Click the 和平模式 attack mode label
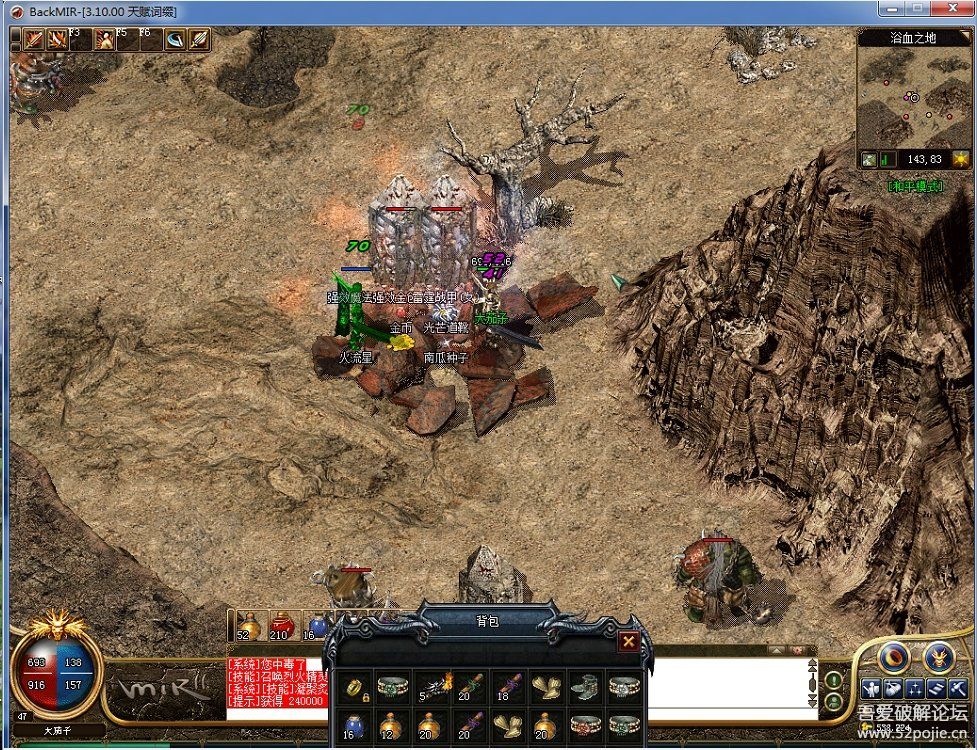The width and height of the screenshot is (977, 750). pyautogui.click(x=914, y=186)
